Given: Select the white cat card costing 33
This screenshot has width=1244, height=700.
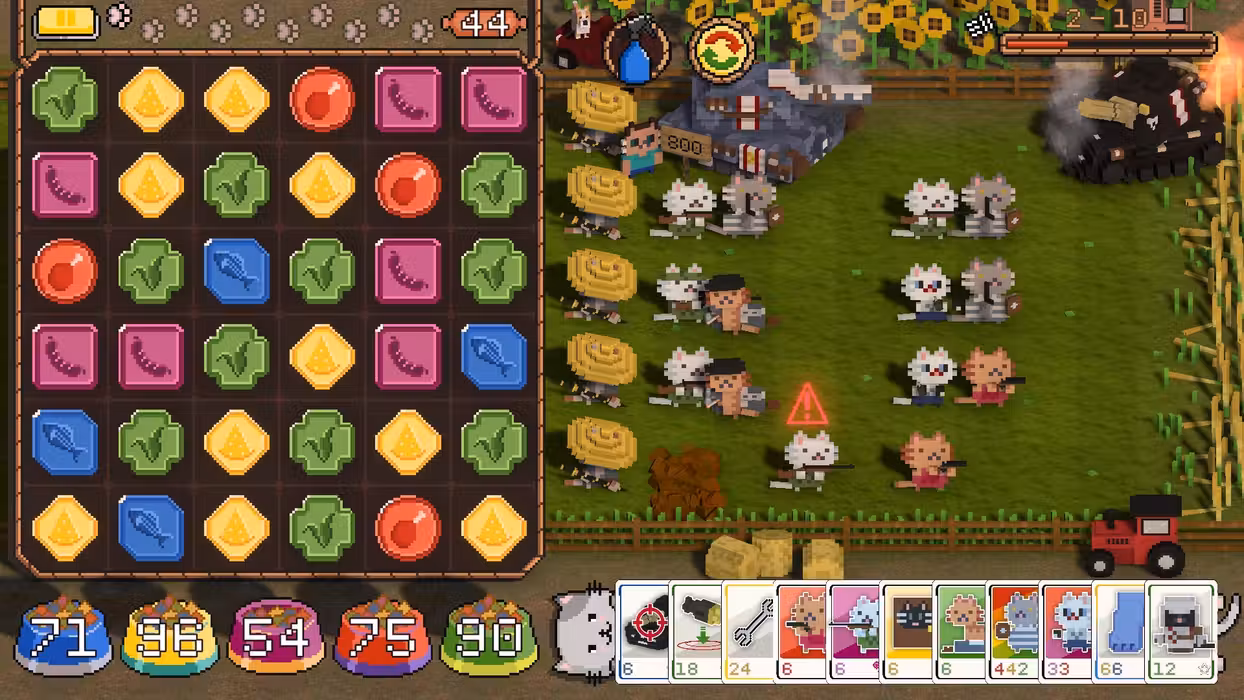Looking at the screenshot, I should click(x=1067, y=630).
